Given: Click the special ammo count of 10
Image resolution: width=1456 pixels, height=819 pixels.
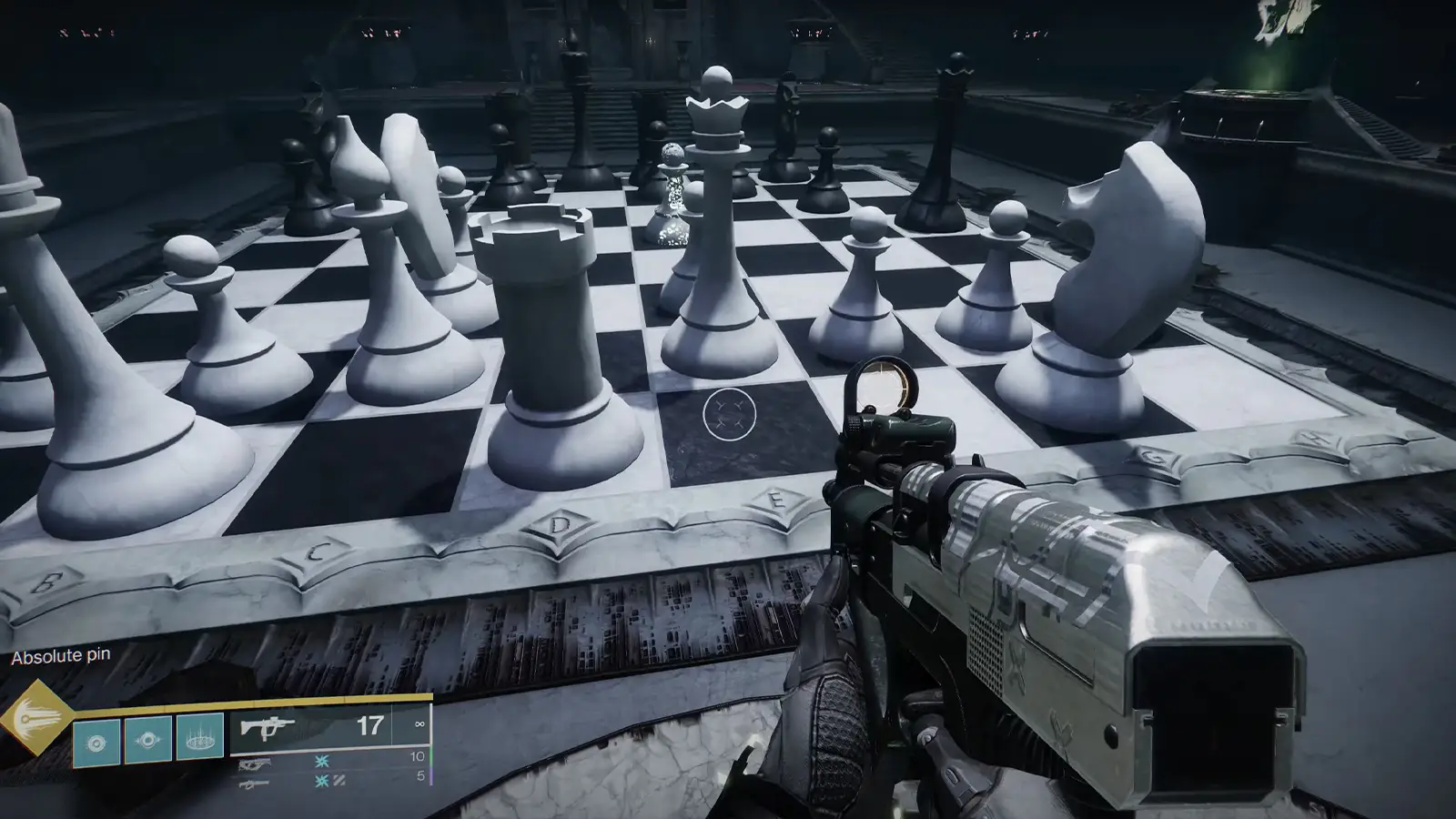Looking at the screenshot, I should point(416,758).
